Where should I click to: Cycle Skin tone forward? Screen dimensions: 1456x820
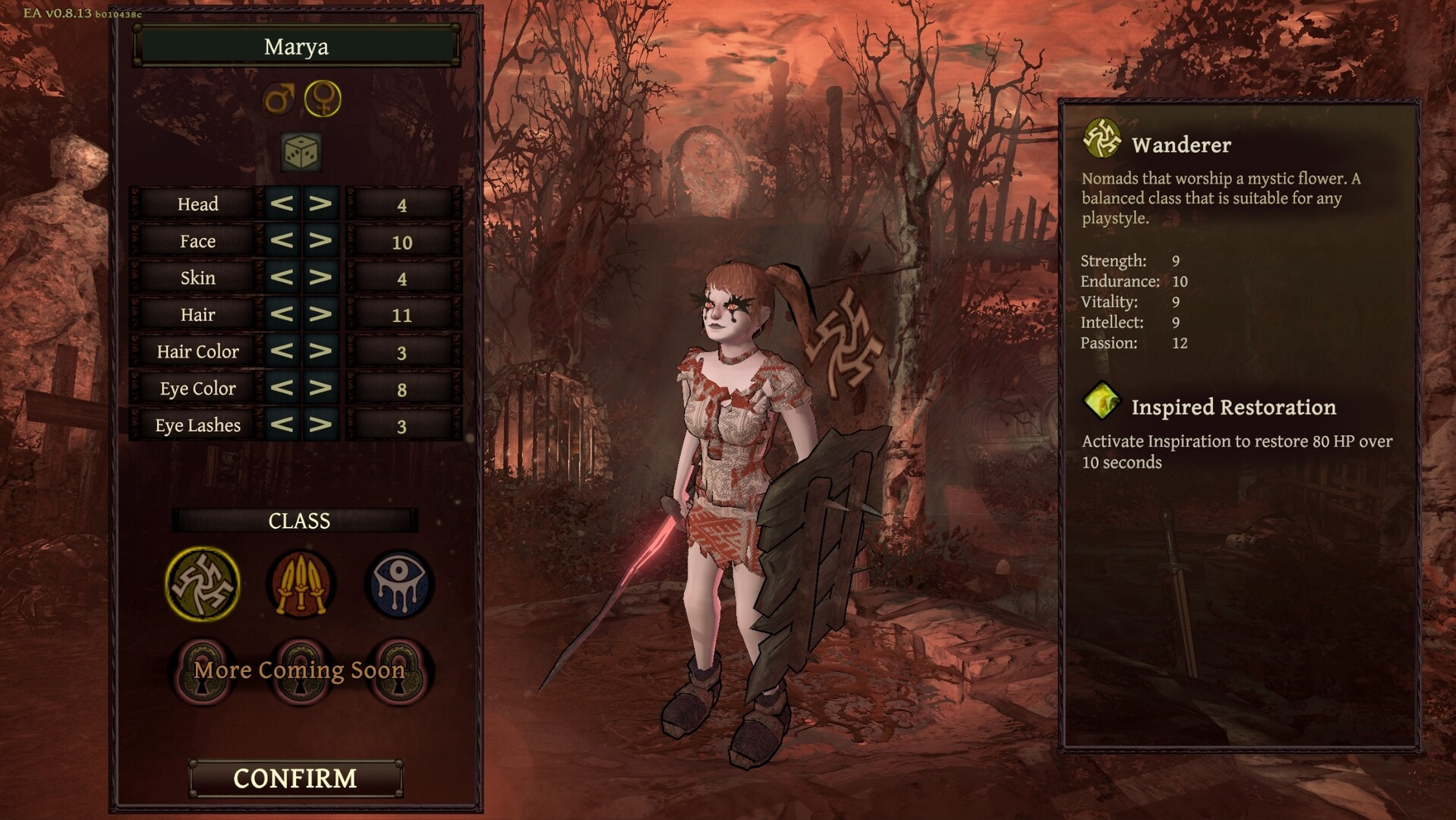click(x=320, y=277)
